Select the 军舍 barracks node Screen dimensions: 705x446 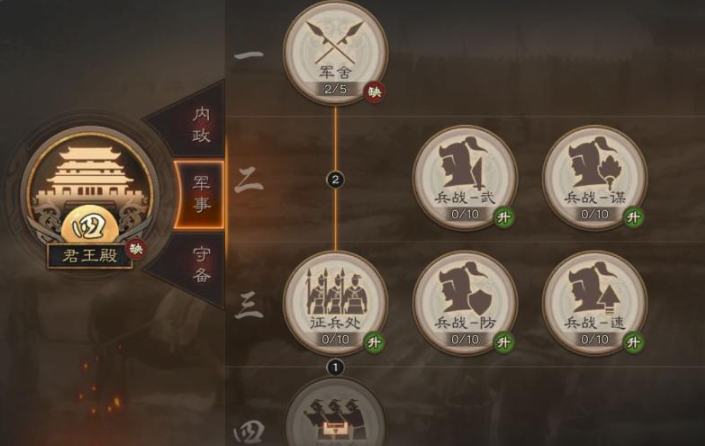click(335, 50)
